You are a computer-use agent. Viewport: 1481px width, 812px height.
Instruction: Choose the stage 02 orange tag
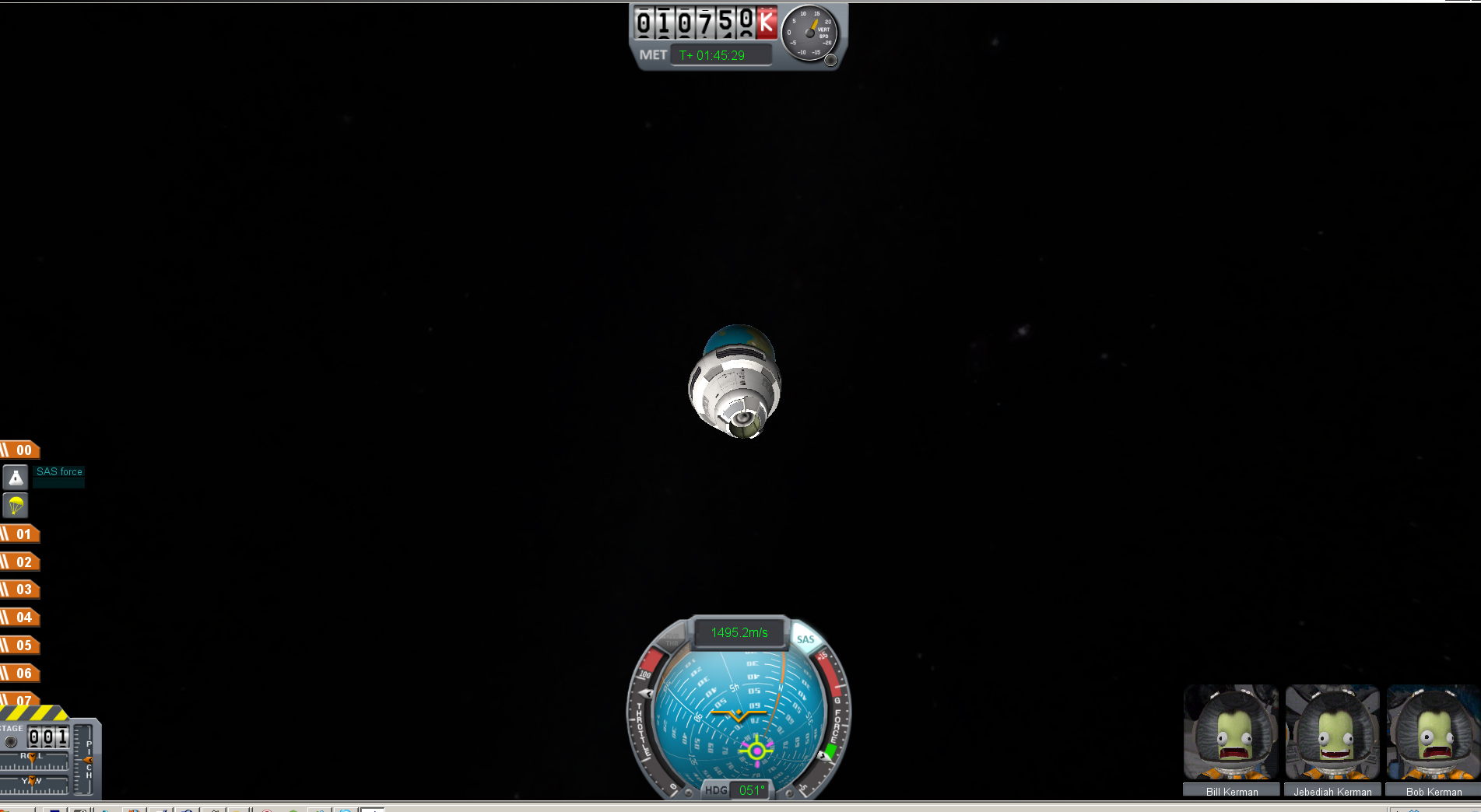click(x=21, y=562)
